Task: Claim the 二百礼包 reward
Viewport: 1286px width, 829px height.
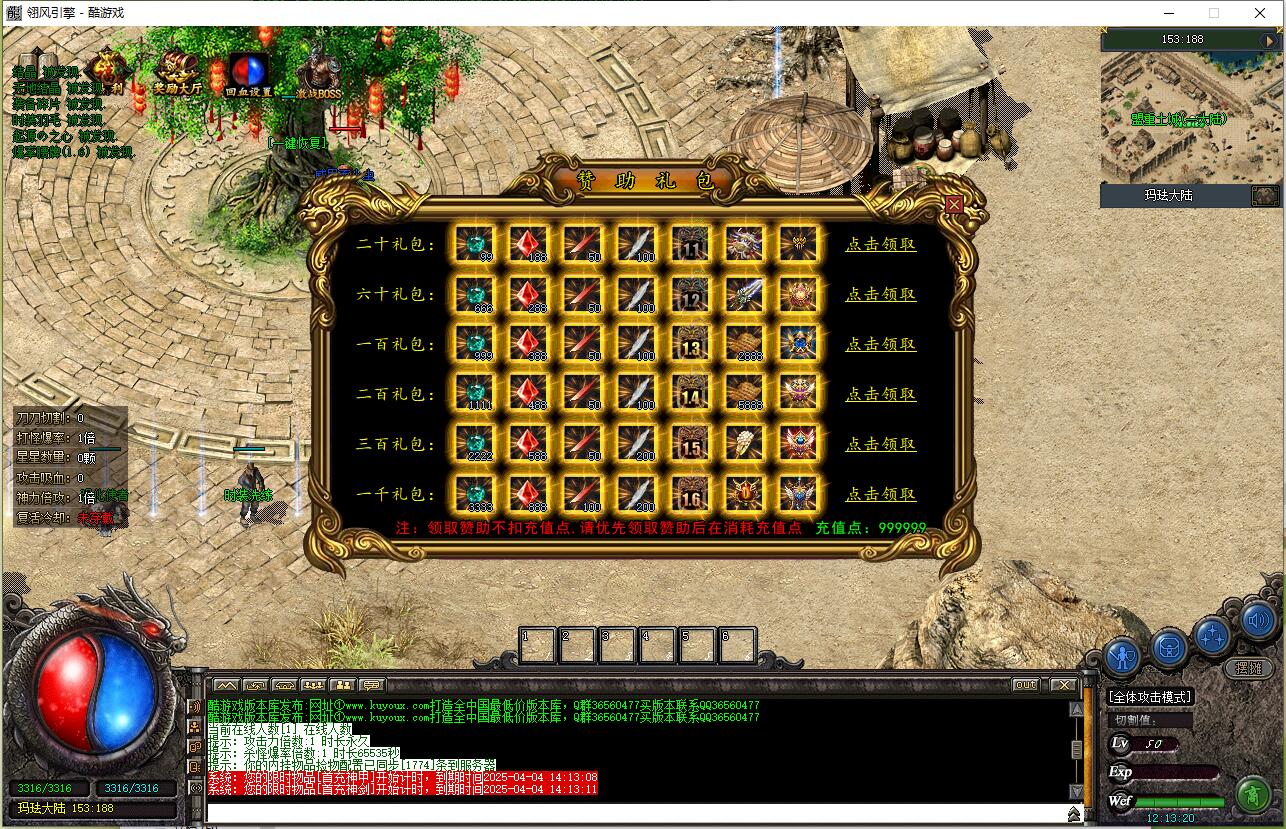Action: (880, 394)
